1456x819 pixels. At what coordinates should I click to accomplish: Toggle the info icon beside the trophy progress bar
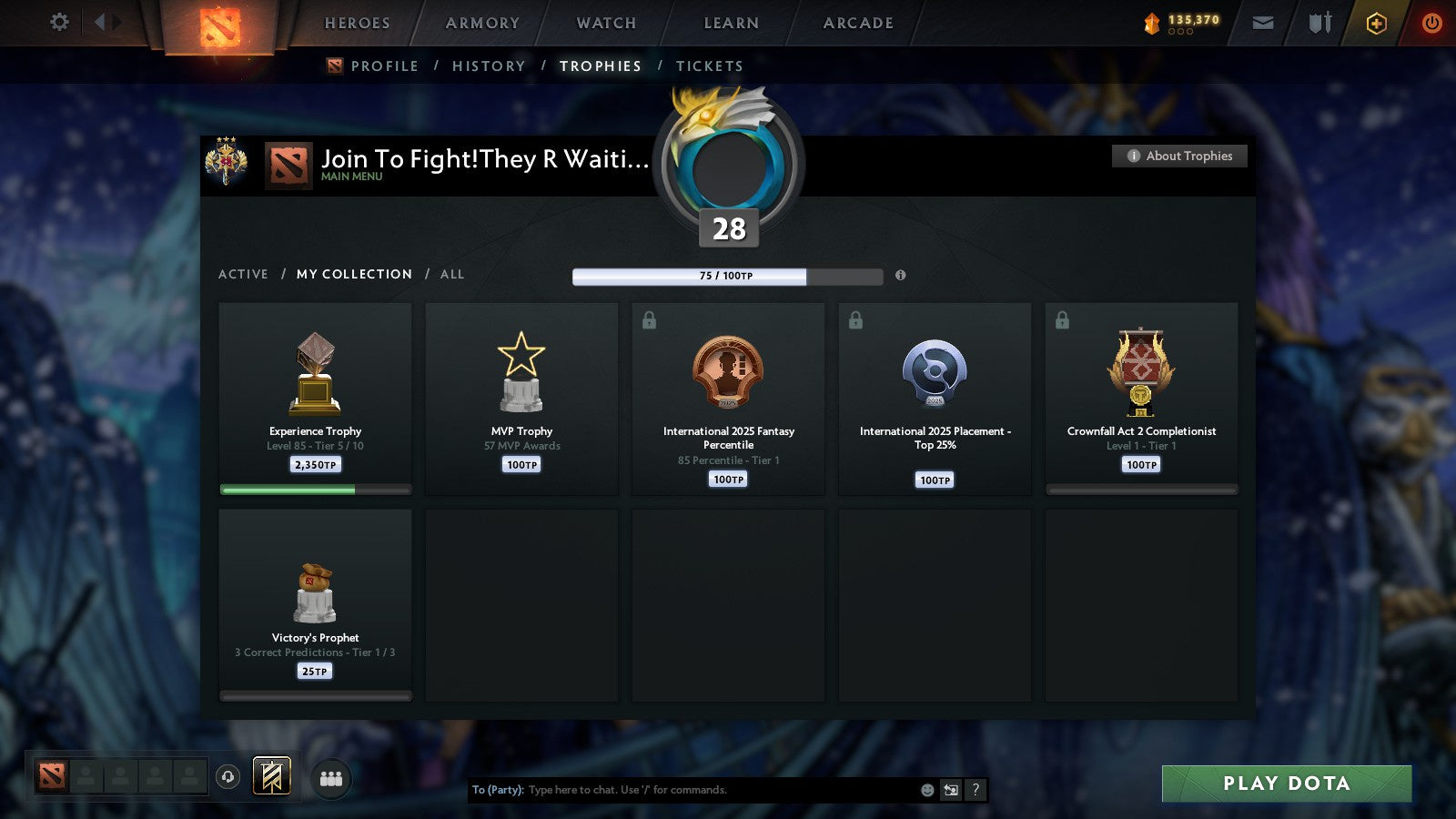click(900, 276)
